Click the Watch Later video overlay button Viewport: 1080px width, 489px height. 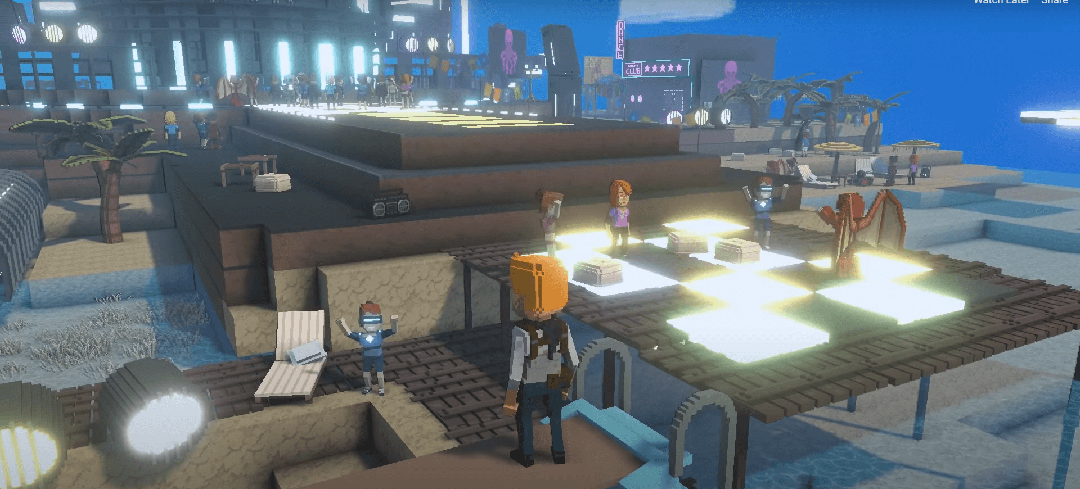click(1001, 2)
